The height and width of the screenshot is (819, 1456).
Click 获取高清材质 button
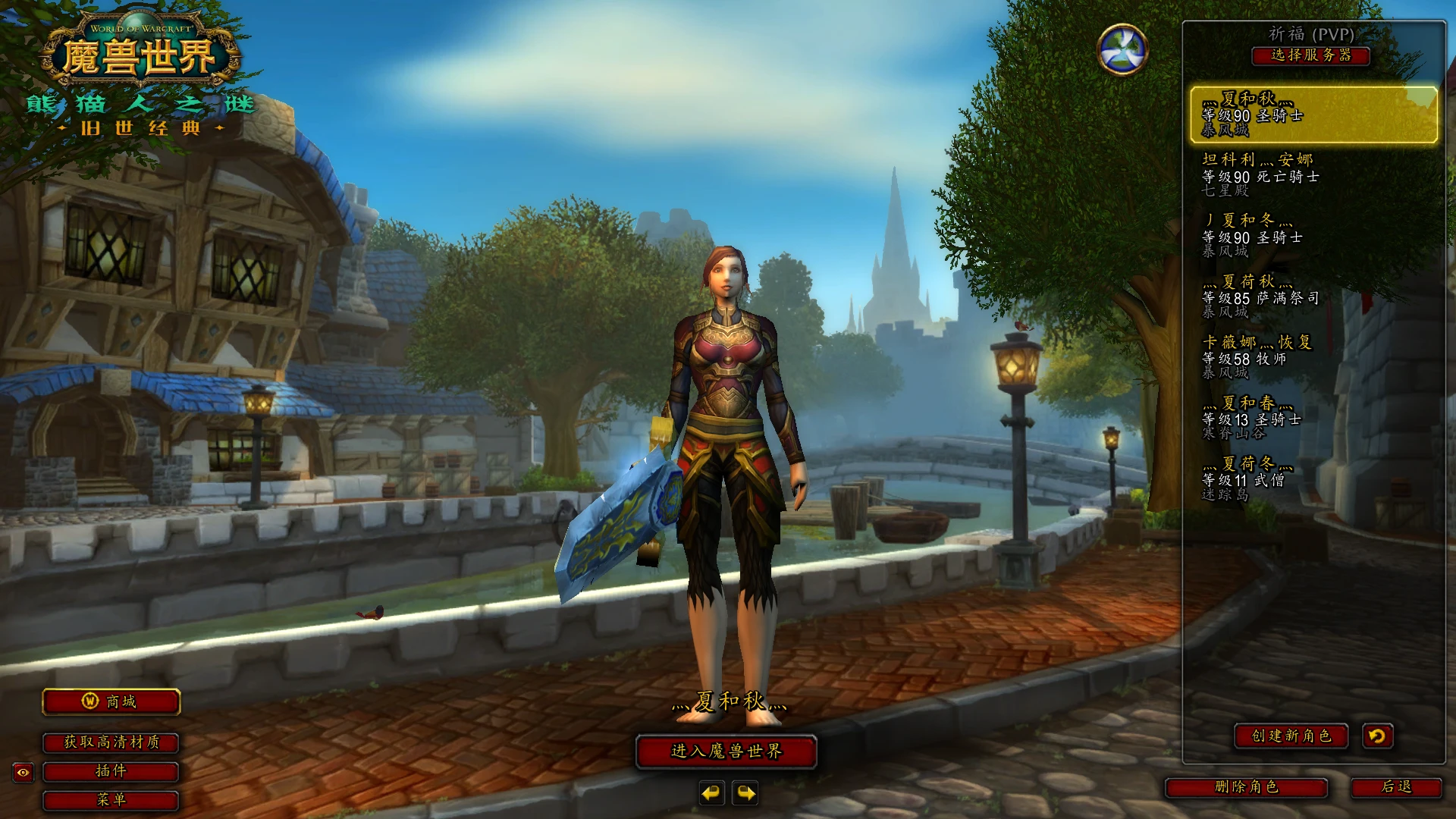111,742
